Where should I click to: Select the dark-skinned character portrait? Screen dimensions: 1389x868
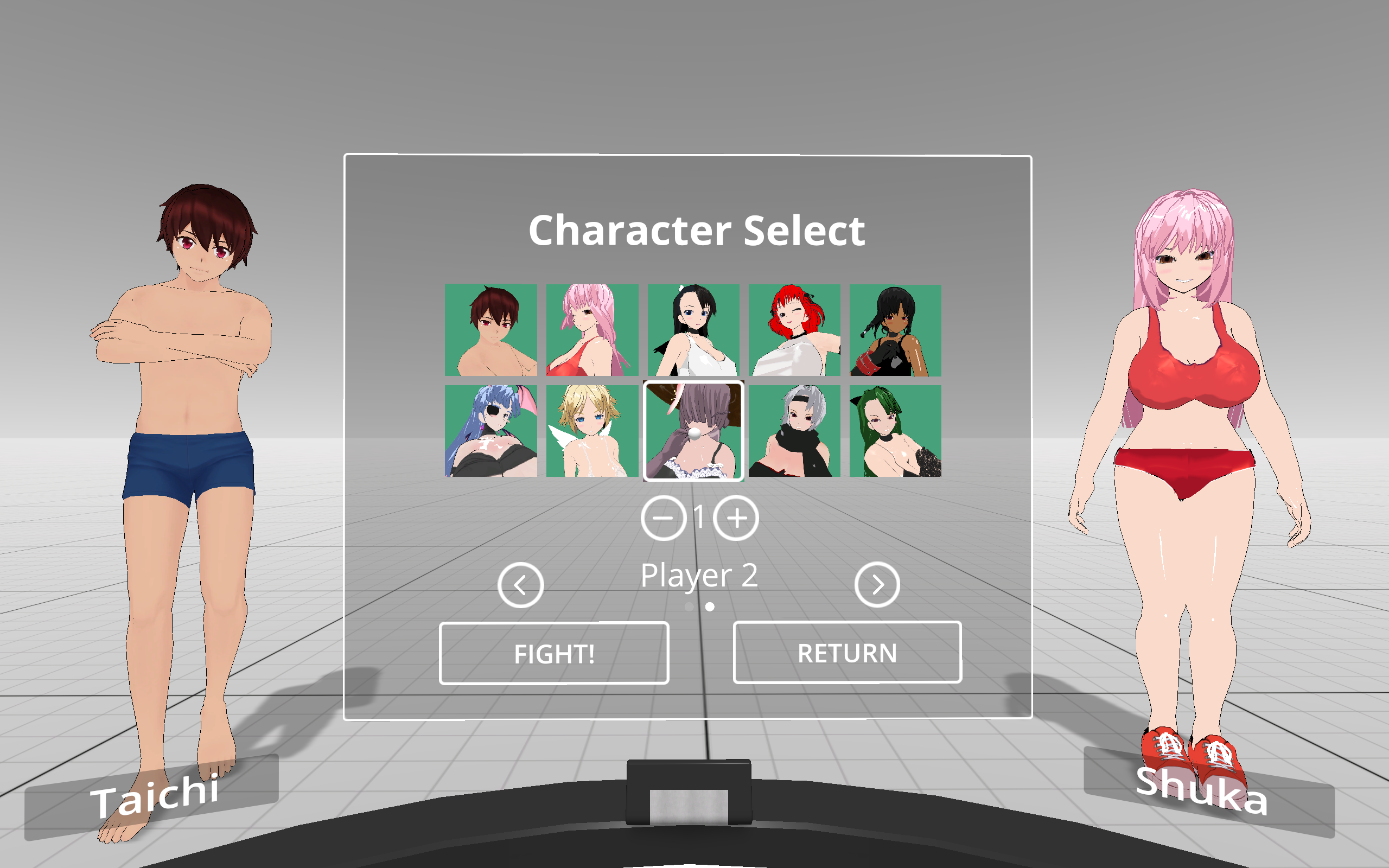pos(896,330)
